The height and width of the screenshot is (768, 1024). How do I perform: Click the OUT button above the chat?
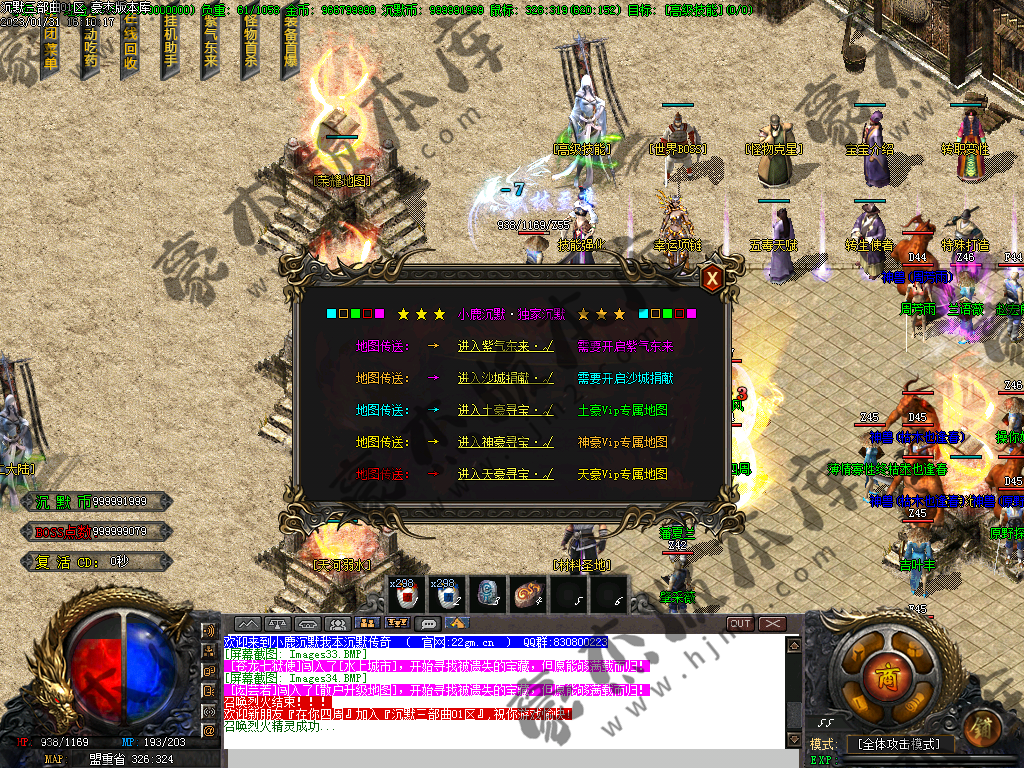pos(740,624)
